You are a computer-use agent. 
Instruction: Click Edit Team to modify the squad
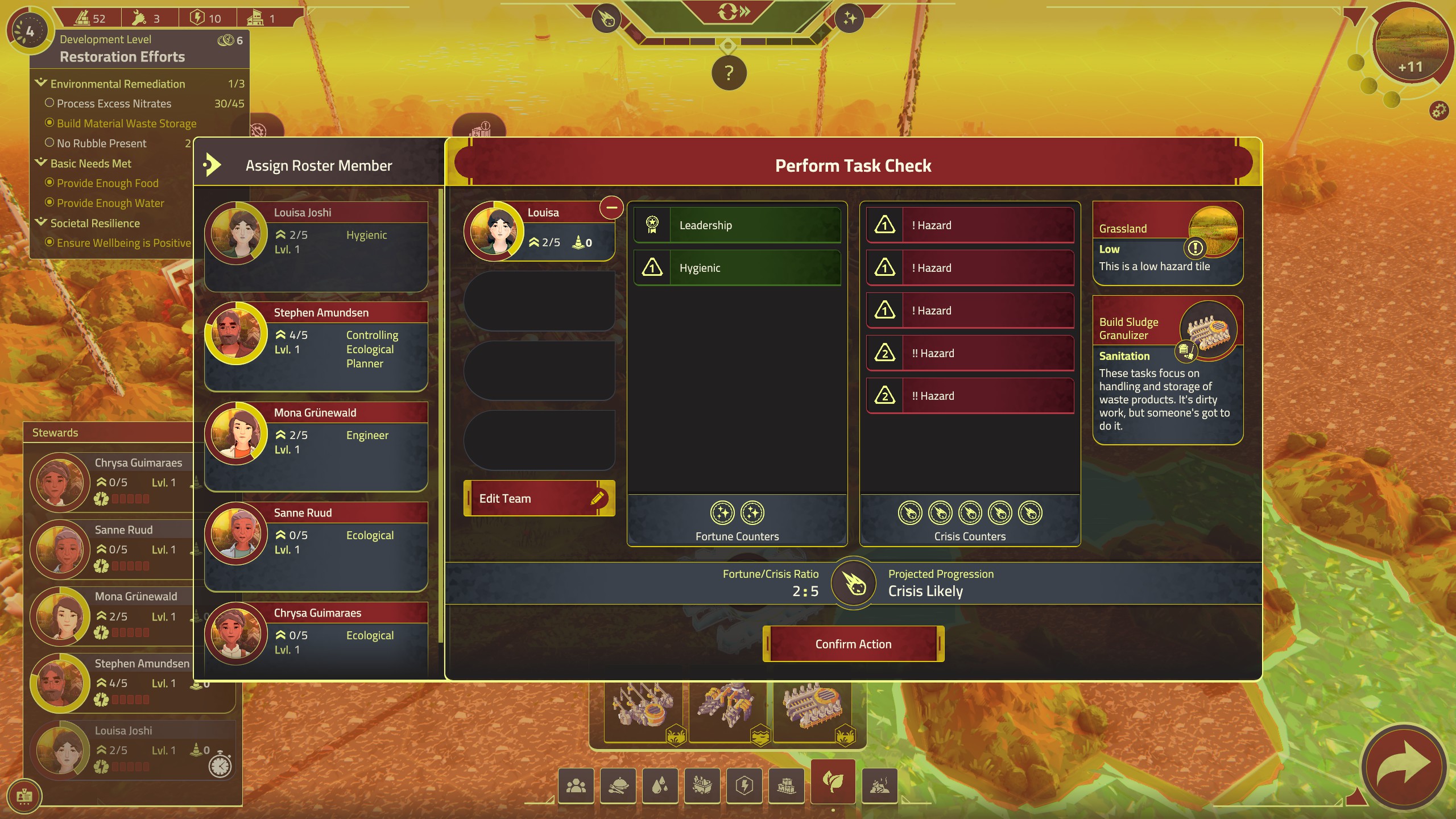pyautogui.click(x=539, y=498)
